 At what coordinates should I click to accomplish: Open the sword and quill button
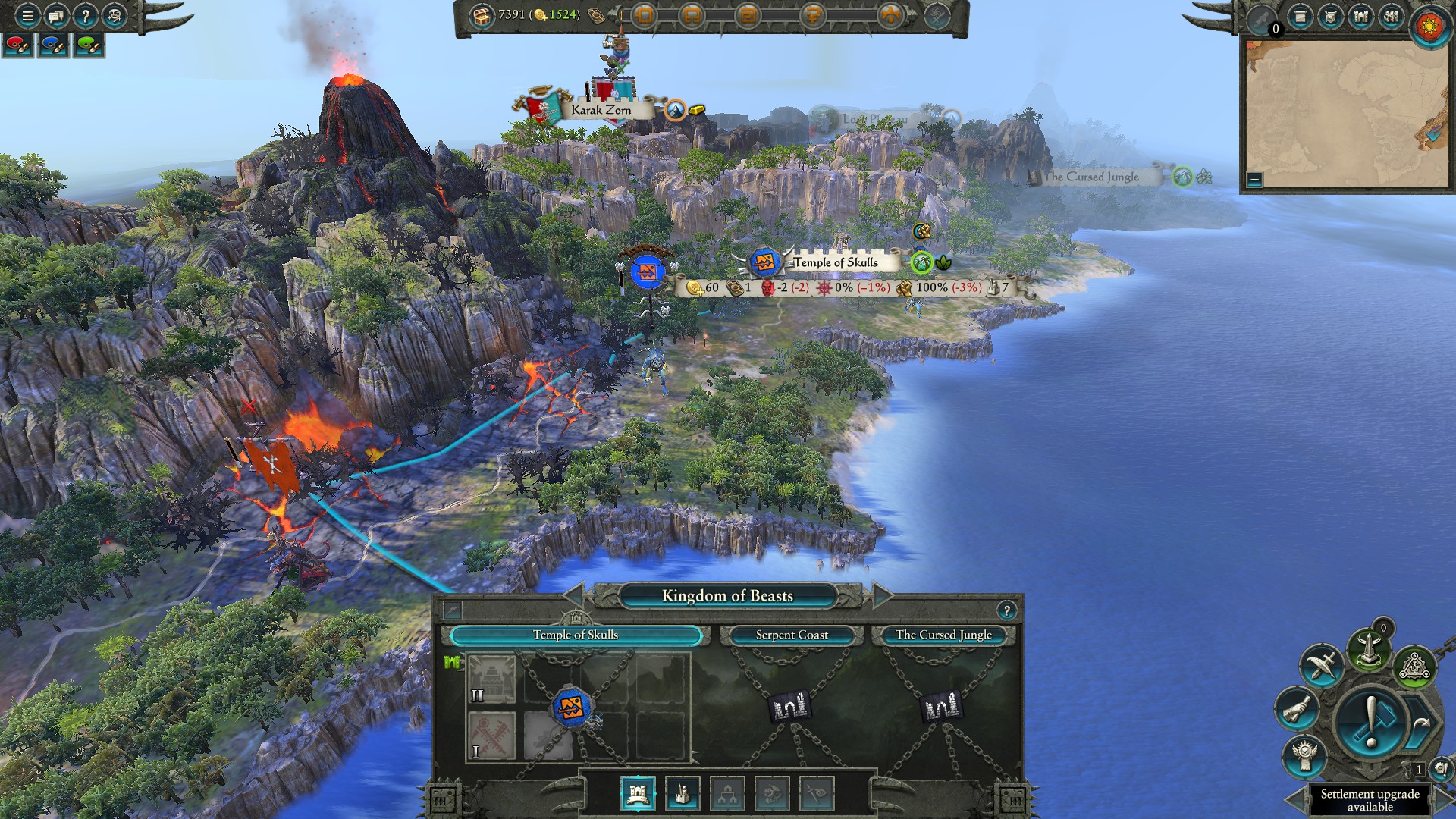click(x=1321, y=665)
